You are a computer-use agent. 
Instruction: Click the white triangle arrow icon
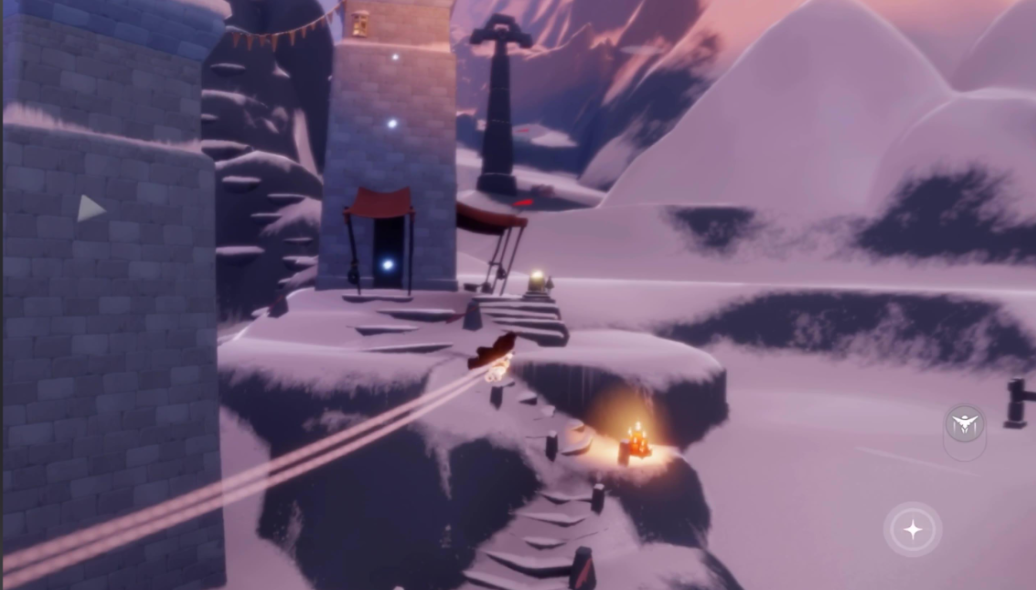coord(90,208)
